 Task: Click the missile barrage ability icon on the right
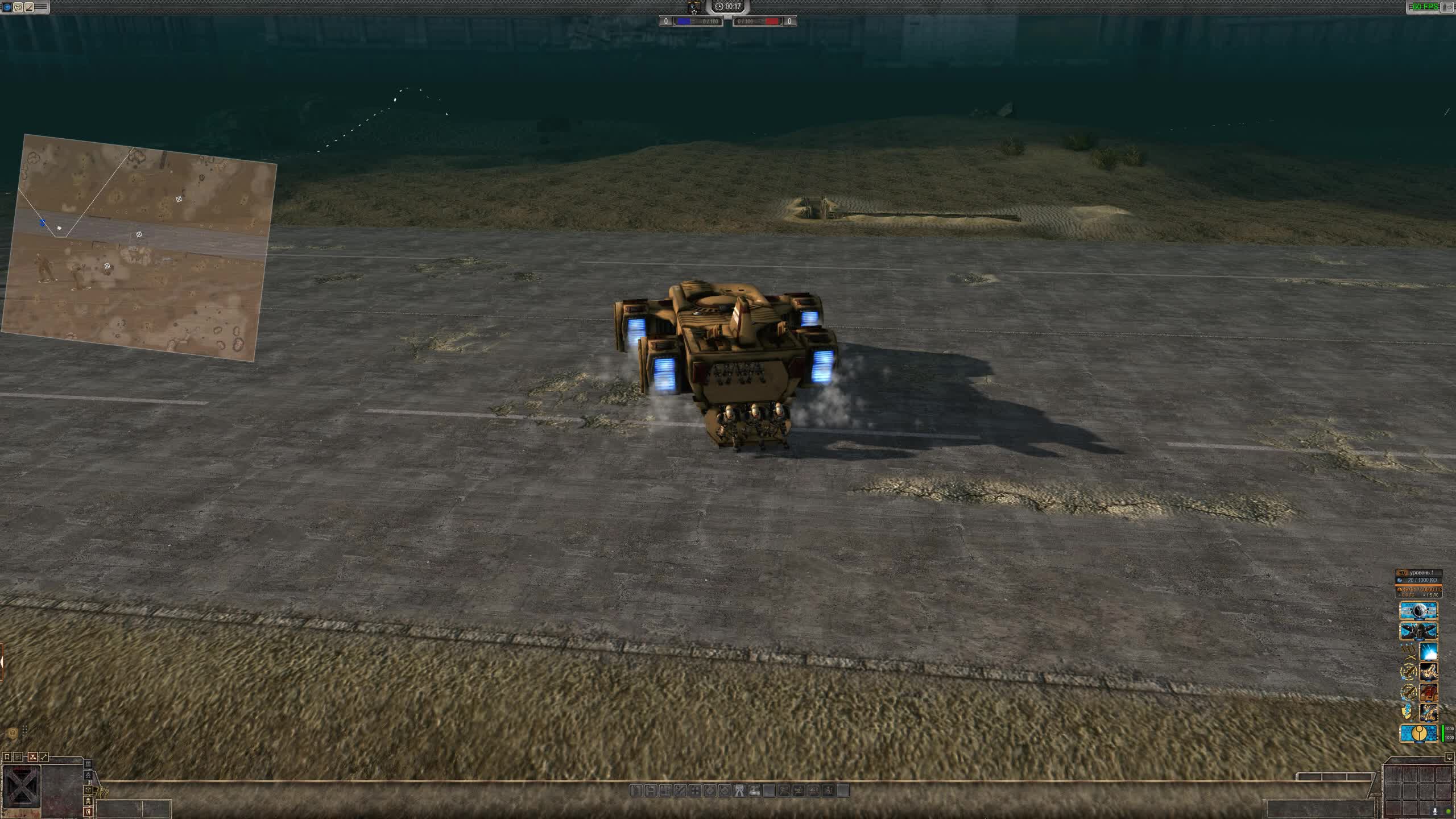1428,672
